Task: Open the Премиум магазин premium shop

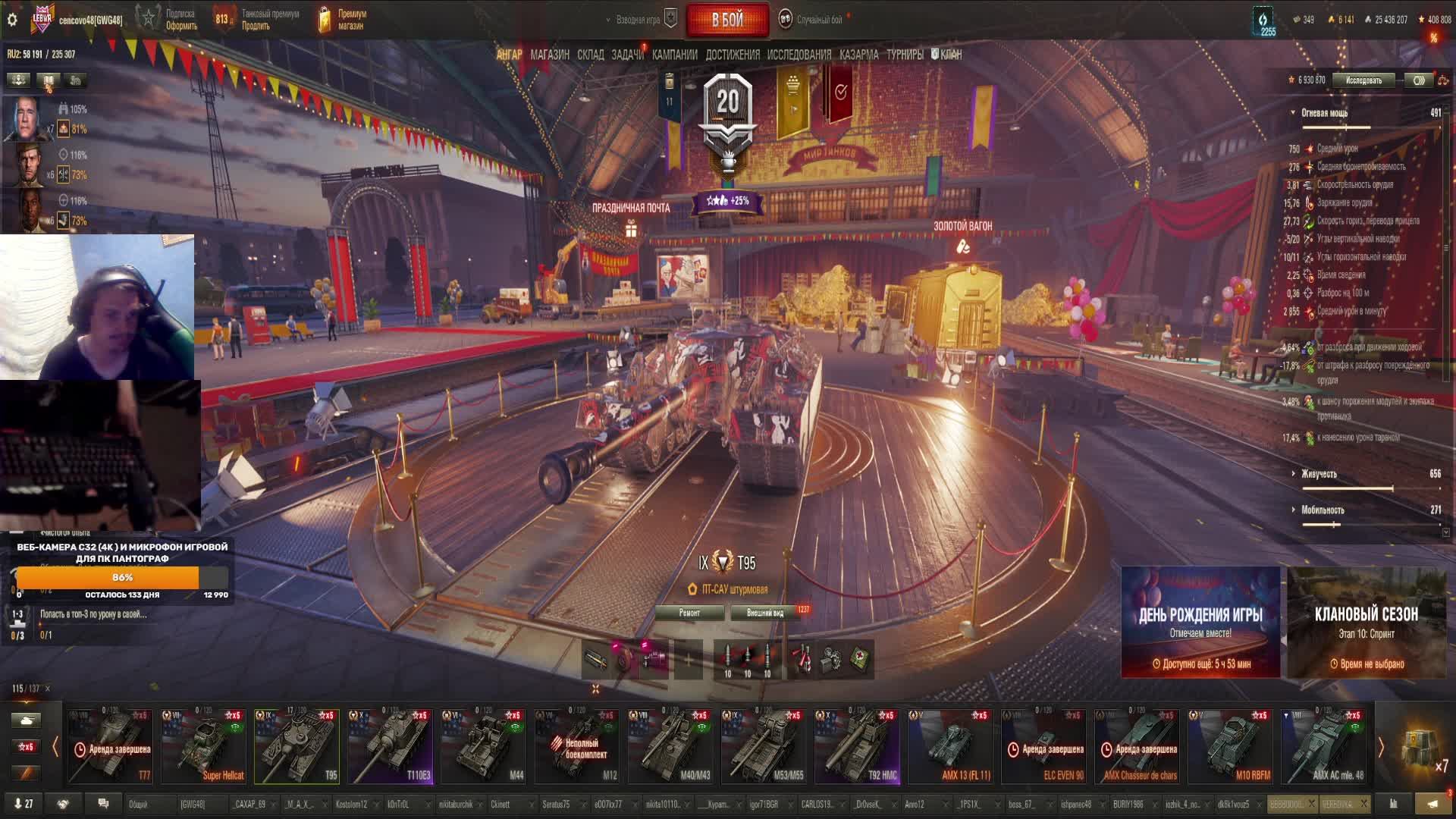Action: (x=343, y=20)
